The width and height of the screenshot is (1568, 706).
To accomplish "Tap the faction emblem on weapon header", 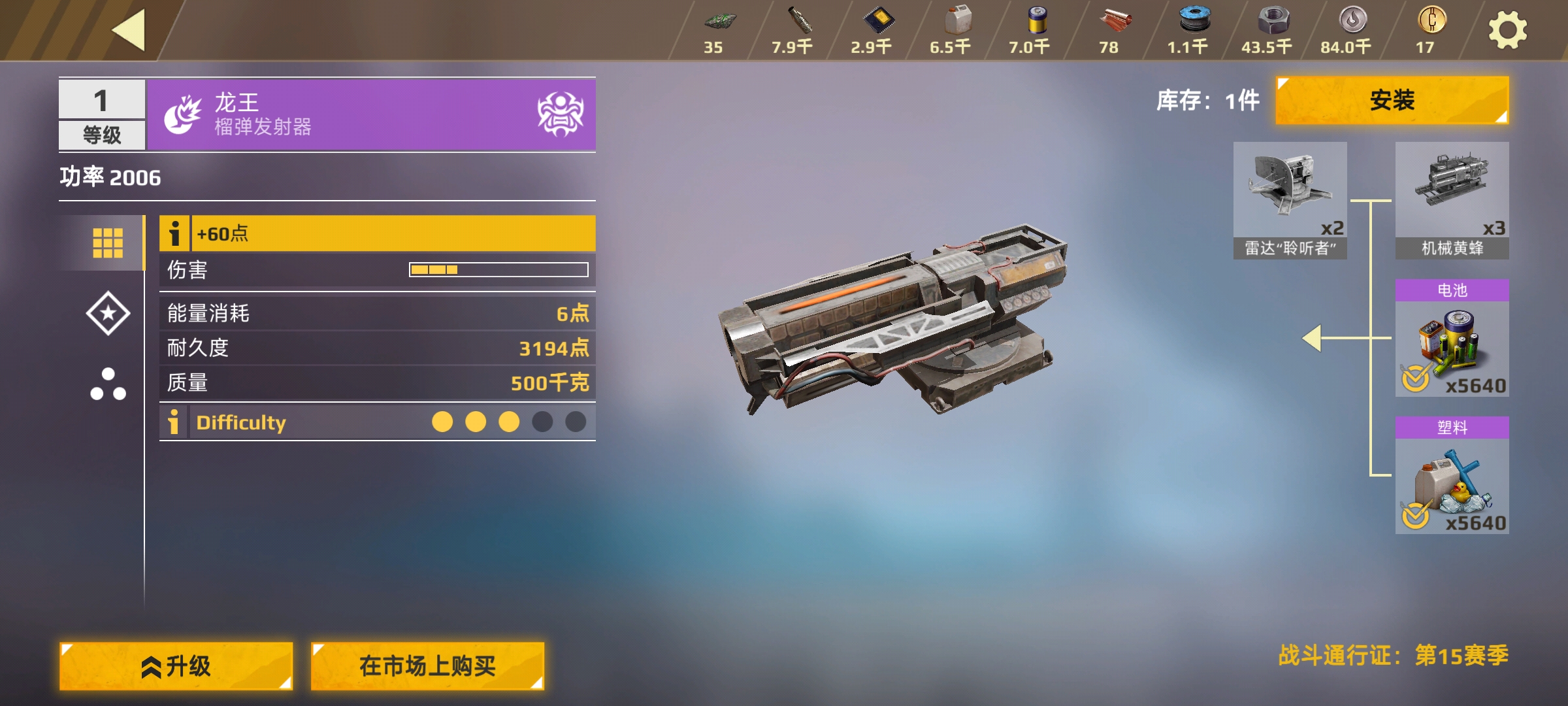I will [x=560, y=114].
